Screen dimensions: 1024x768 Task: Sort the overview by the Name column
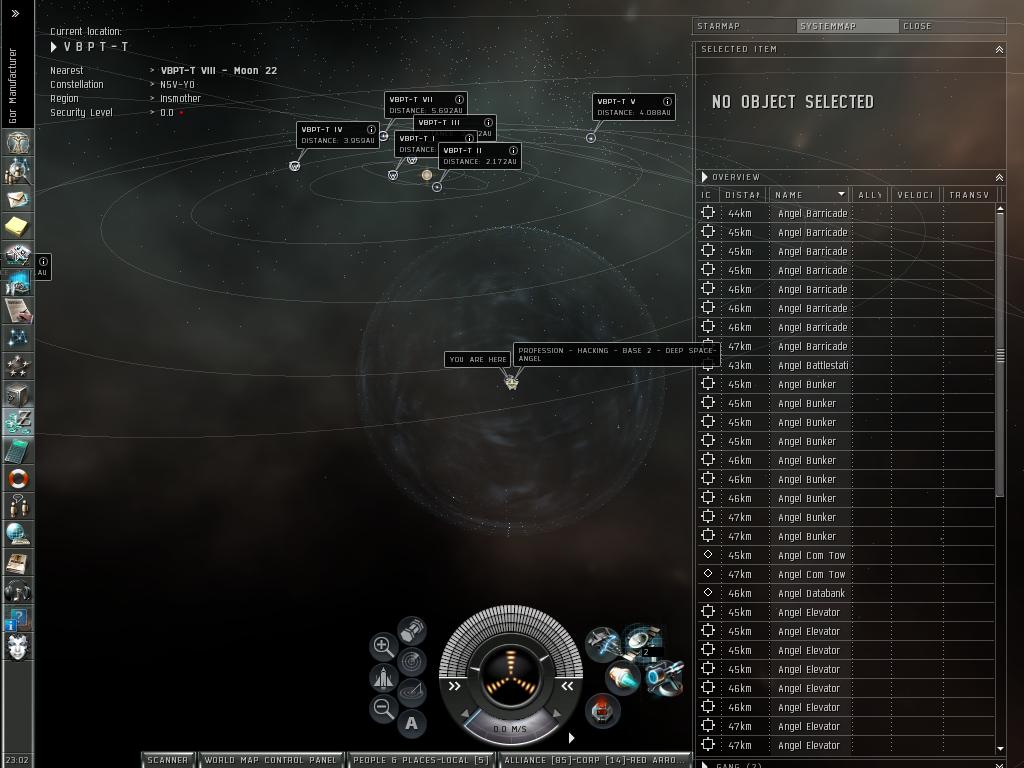(x=808, y=195)
